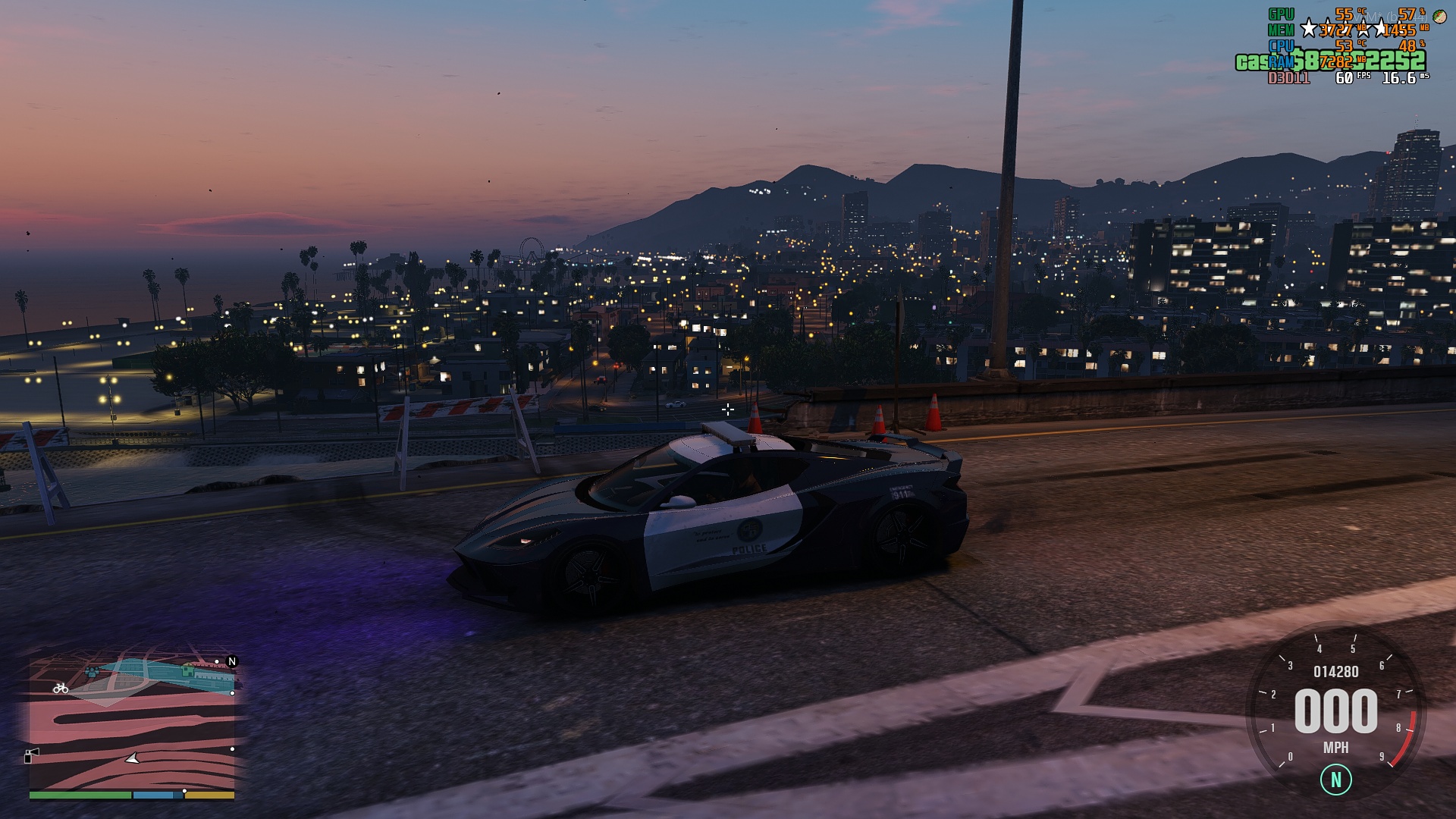The width and height of the screenshot is (1456, 819).
Task: Click the N compass icon on the minimap
Action: coord(232,661)
